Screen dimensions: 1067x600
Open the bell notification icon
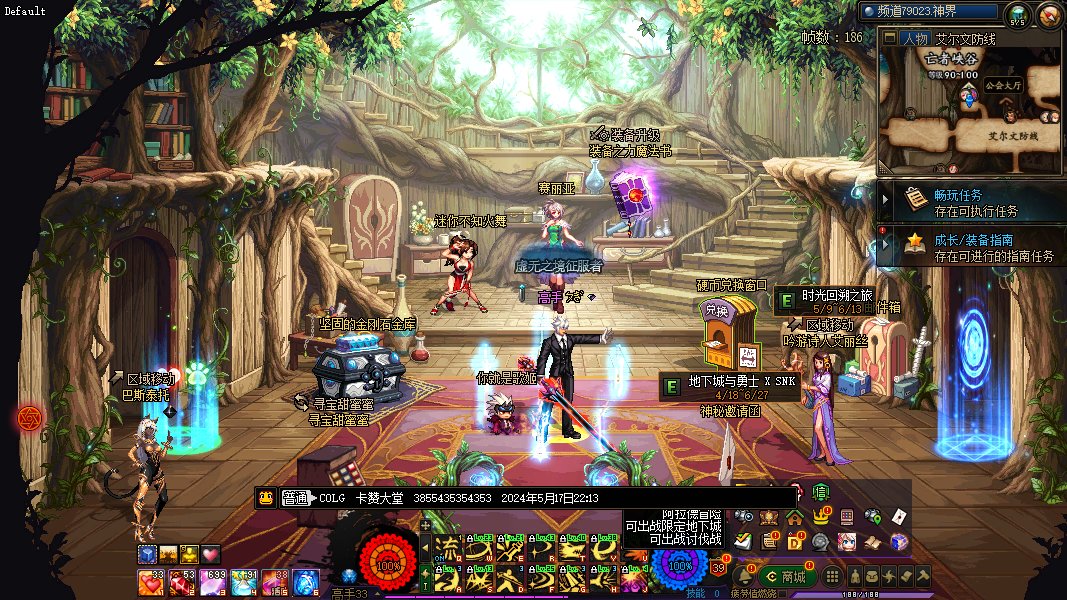(x=743, y=577)
